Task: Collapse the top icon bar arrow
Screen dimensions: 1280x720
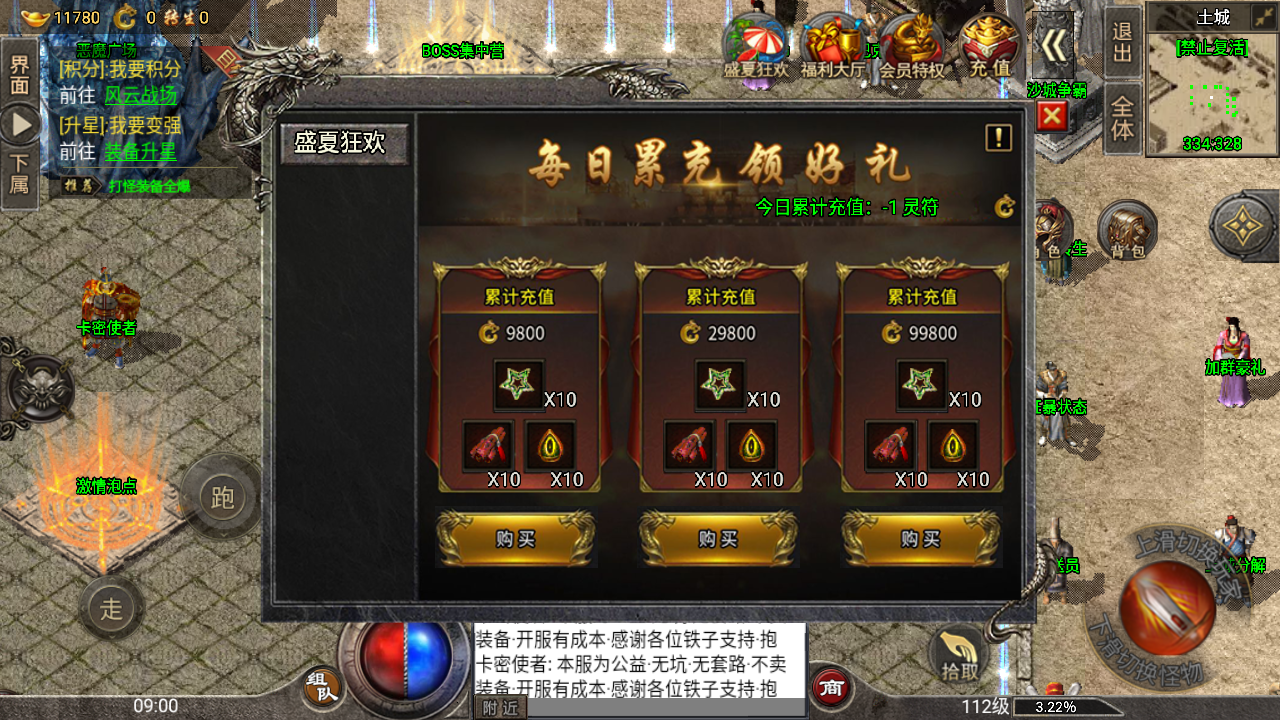Action: pos(1052,46)
